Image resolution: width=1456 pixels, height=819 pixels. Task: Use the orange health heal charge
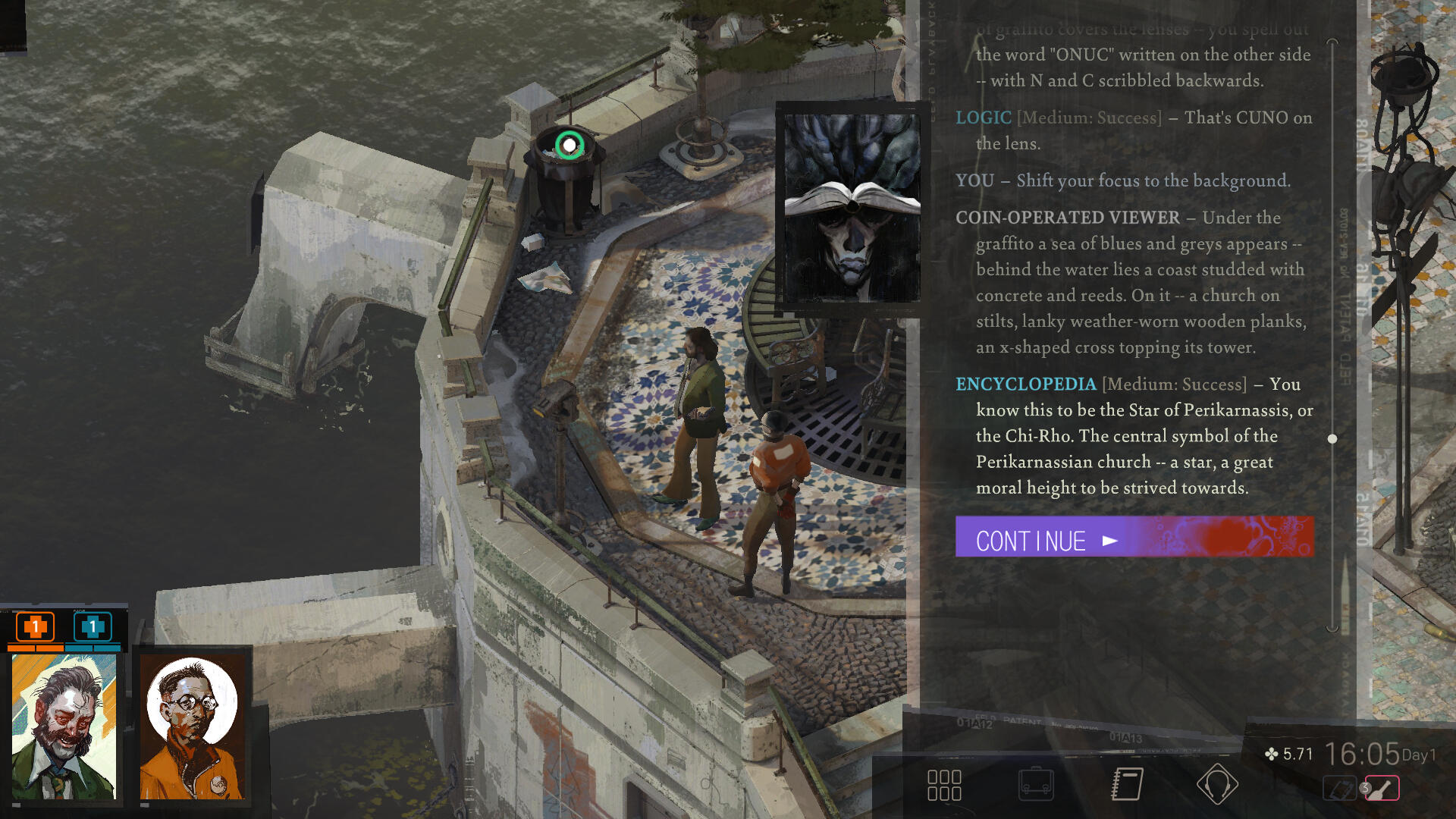tap(35, 627)
